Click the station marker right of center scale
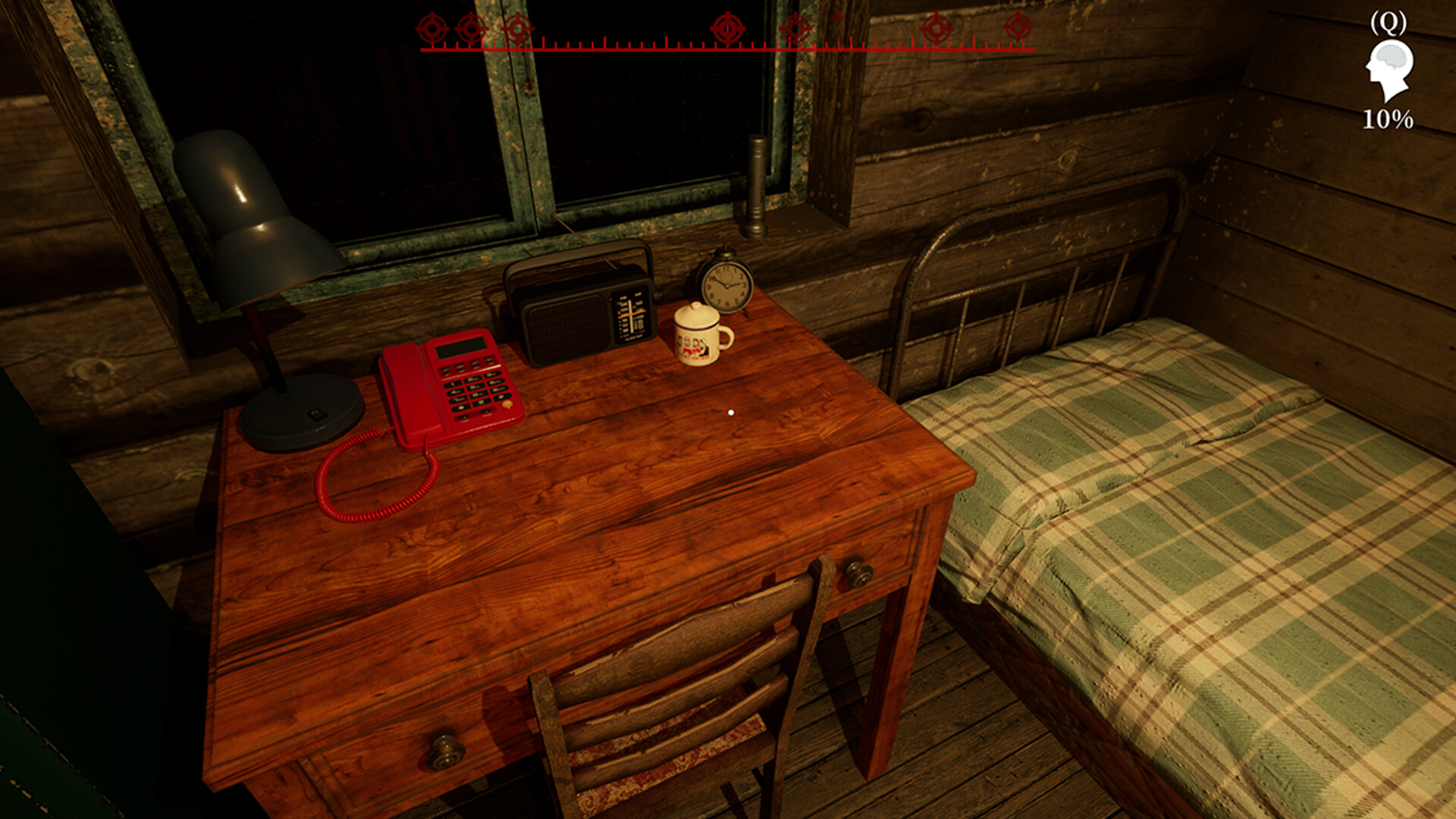This screenshot has height=819, width=1456. (x=793, y=29)
